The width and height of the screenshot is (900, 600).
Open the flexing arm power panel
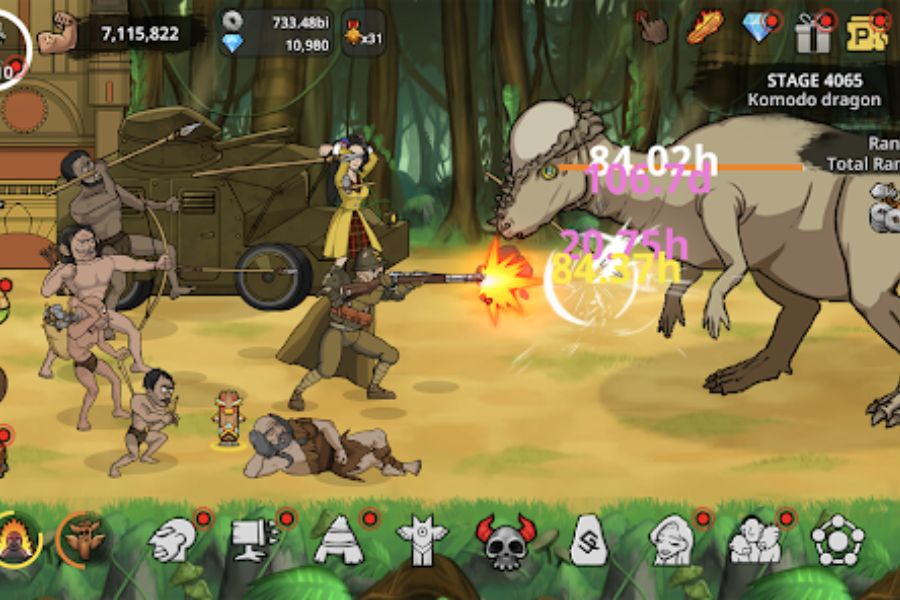(x=128, y=34)
